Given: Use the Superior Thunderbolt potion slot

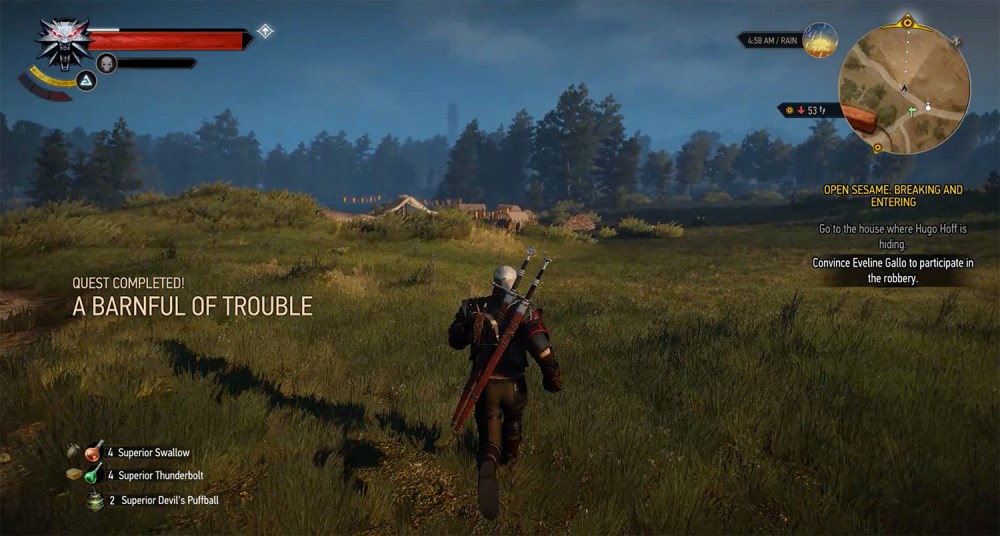Looking at the screenshot, I should click(x=95, y=475).
